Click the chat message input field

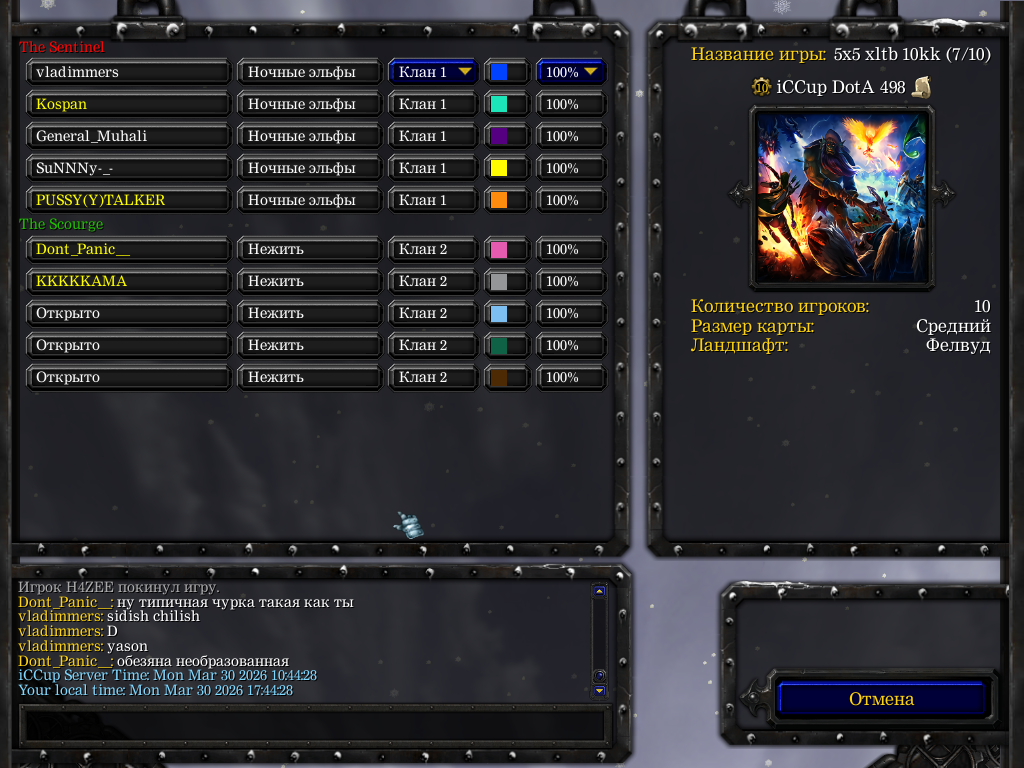[x=314, y=723]
